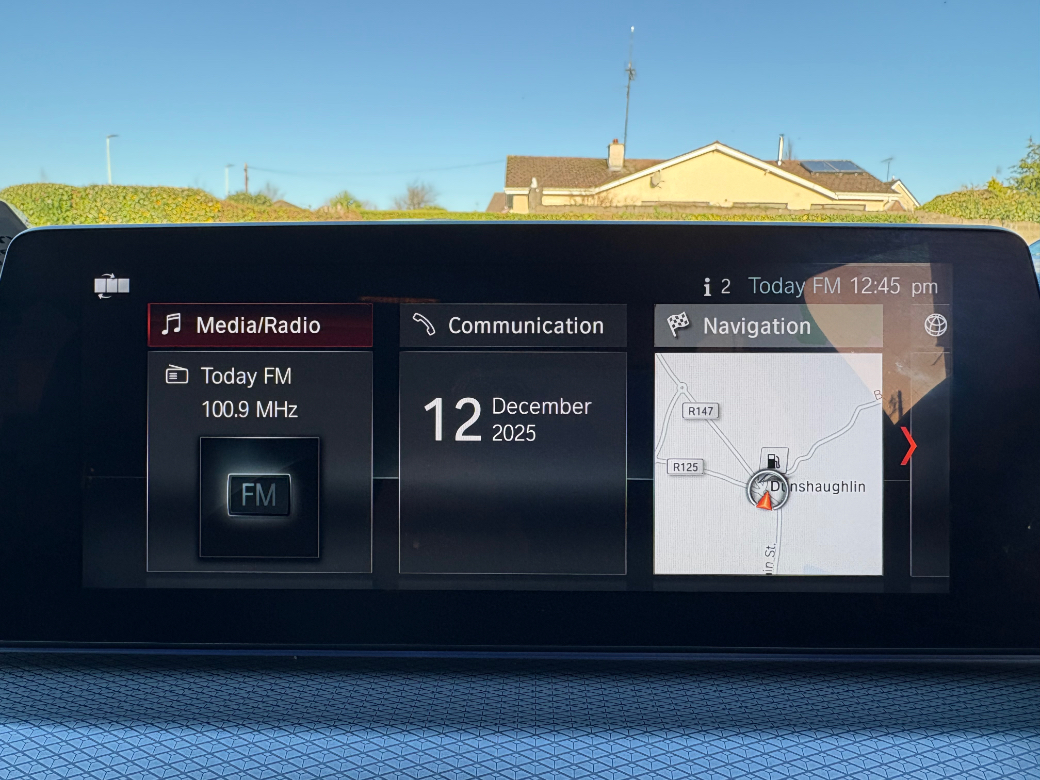This screenshot has height=780, width=1040.
Task: Click the red right arrow for more tiles
Action: tap(907, 446)
